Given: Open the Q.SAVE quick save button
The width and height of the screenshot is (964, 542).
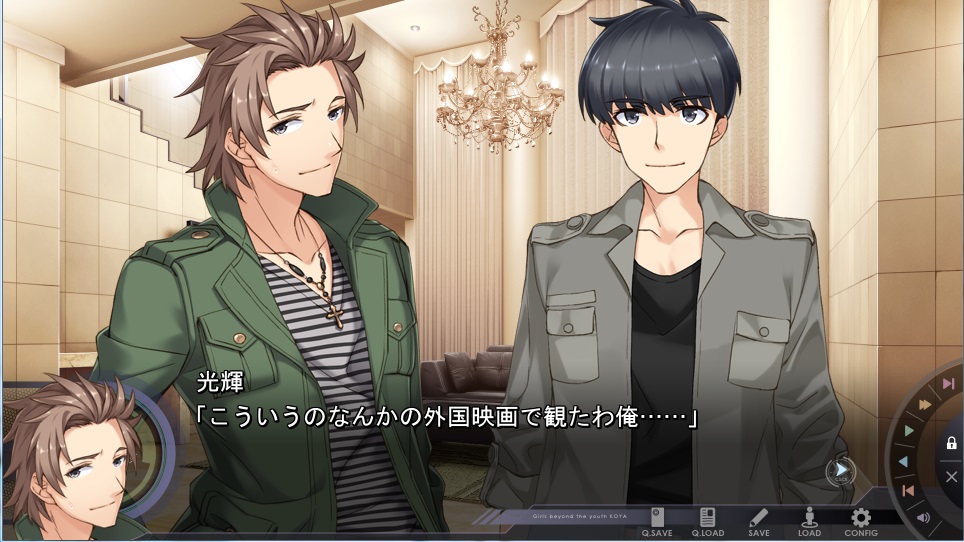Looking at the screenshot, I should click(x=657, y=520).
